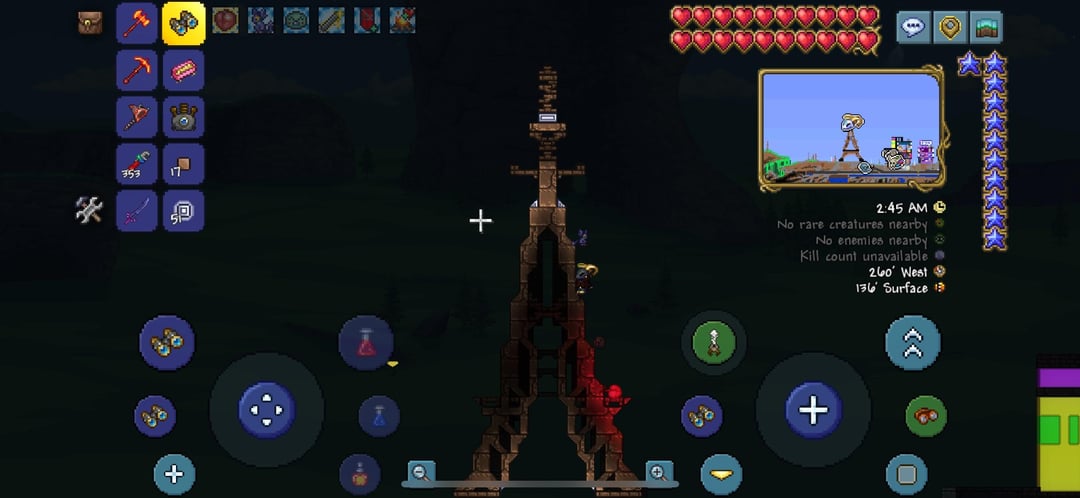Click the minimap
Image resolution: width=1080 pixels, height=498 pixels.
coord(851,129)
